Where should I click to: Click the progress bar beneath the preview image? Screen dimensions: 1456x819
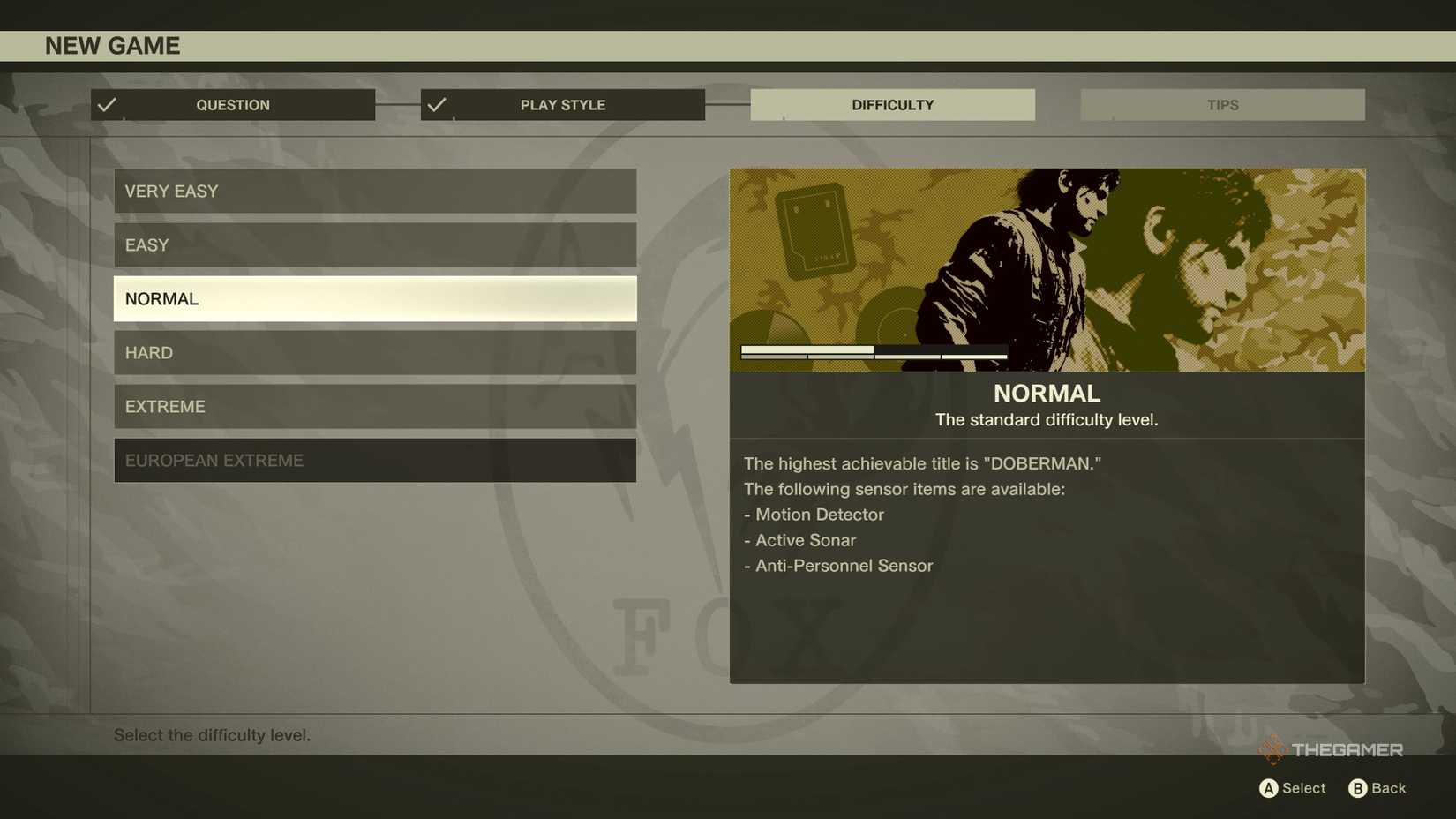coord(873,352)
